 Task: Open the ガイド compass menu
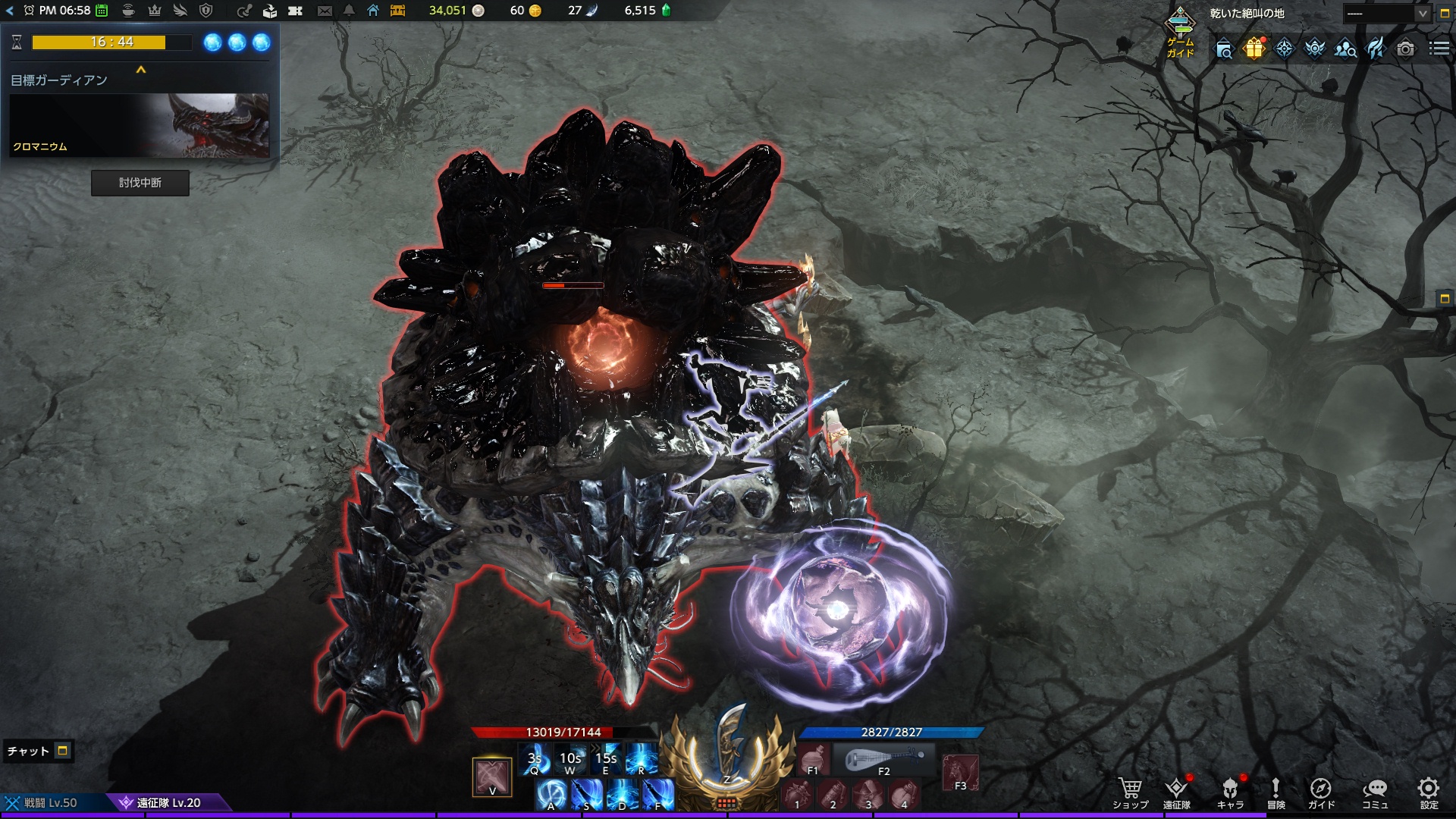[x=1321, y=793]
